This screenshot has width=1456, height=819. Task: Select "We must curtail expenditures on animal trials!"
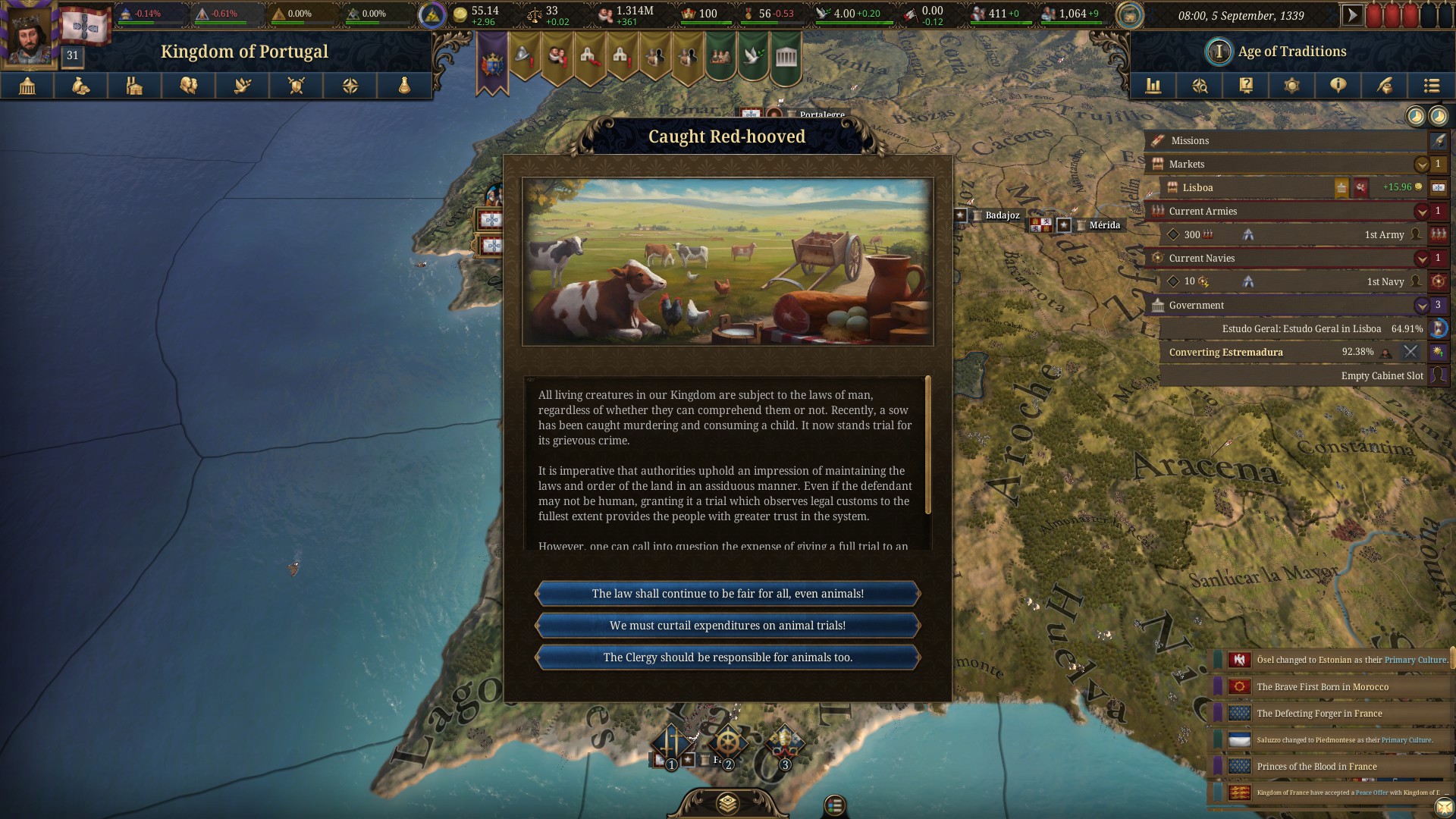[727, 626]
